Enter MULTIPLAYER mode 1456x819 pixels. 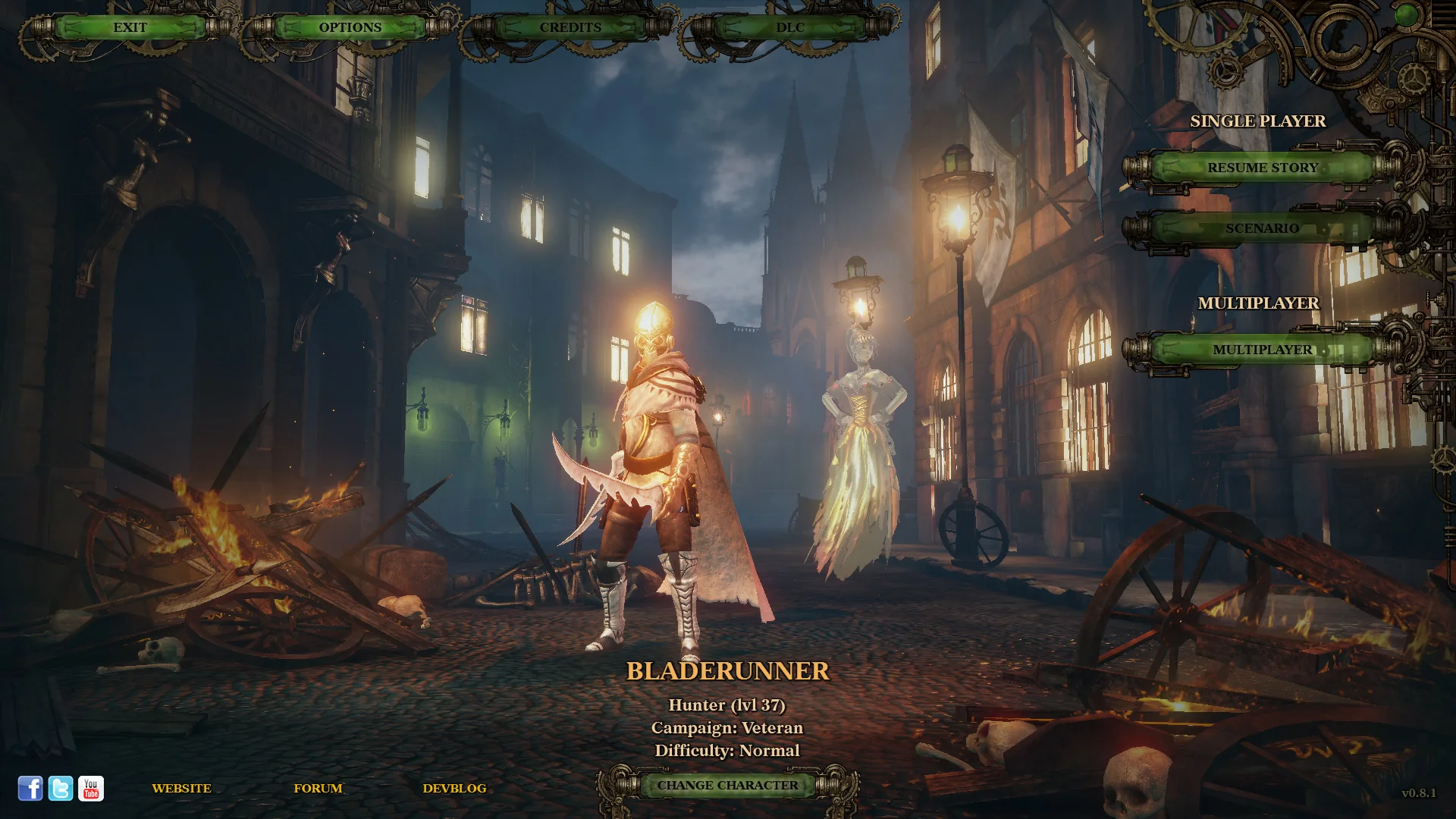pyautogui.click(x=1263, y=350)
